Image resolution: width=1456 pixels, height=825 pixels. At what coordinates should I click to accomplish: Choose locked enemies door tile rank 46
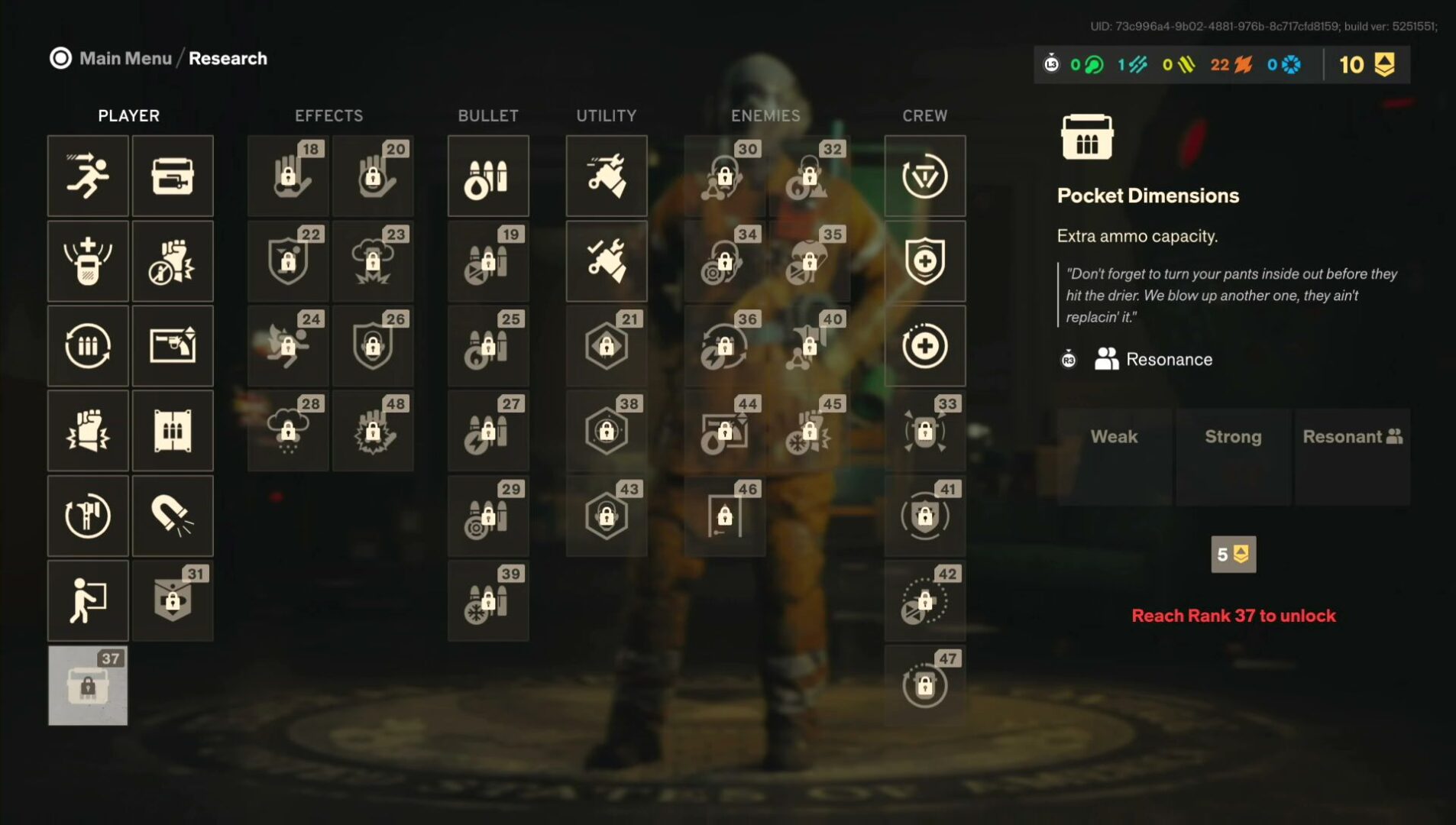725,516
